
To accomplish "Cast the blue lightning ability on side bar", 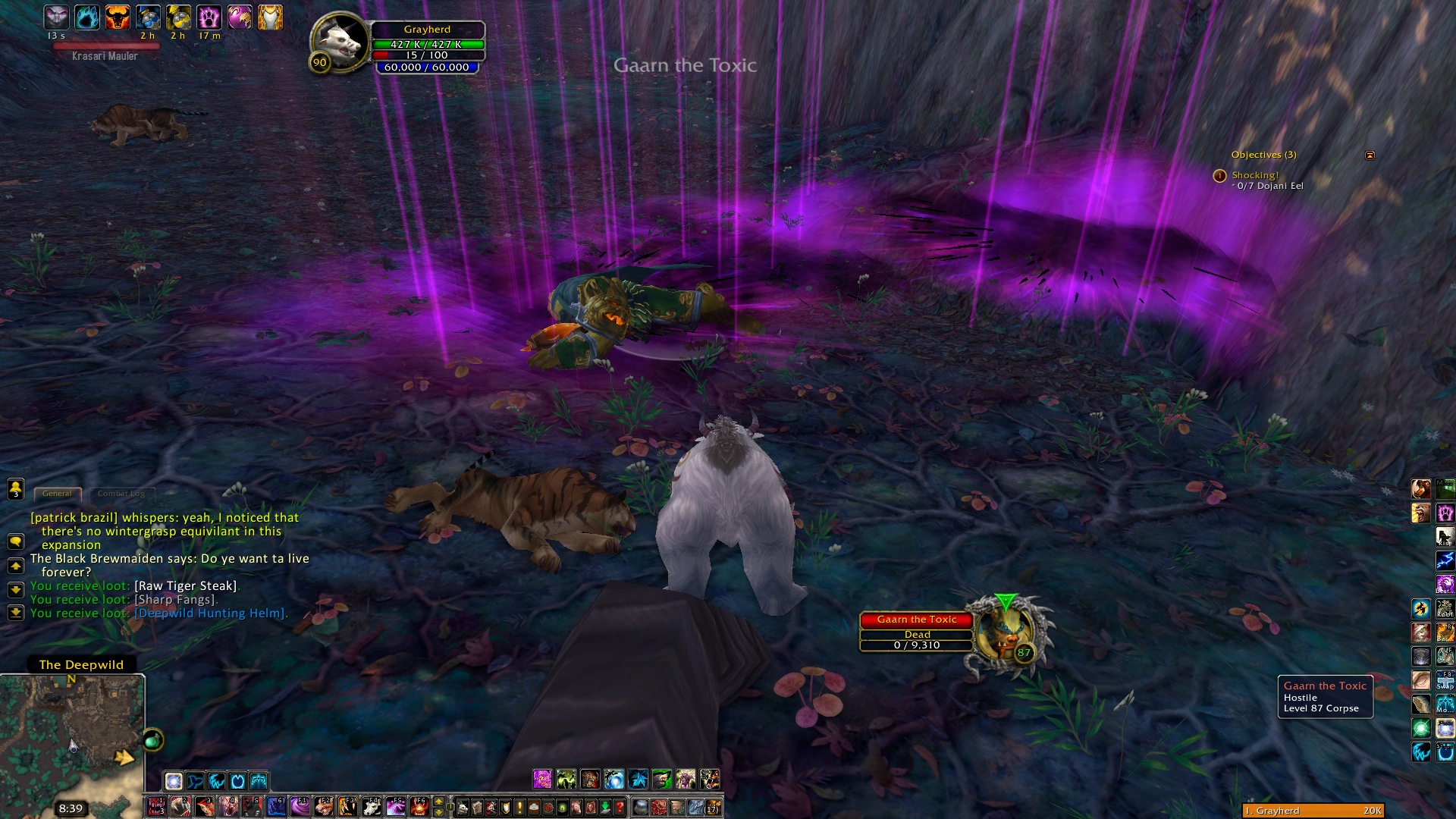I will (1445, 561).
